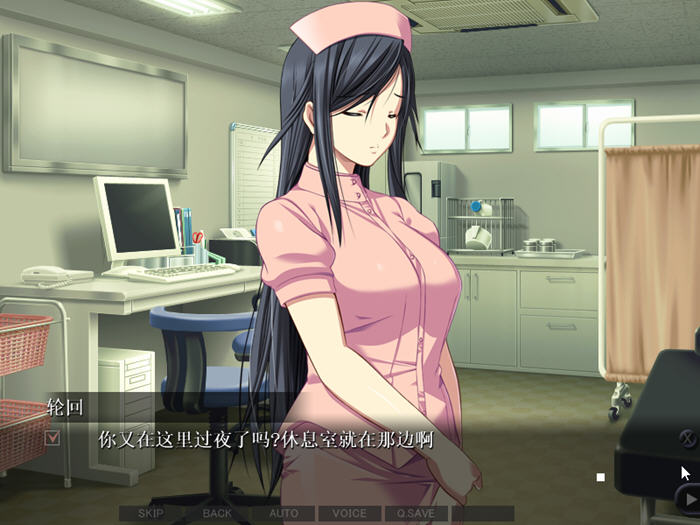
Task: Open the BACK log button
Action: 217,513
